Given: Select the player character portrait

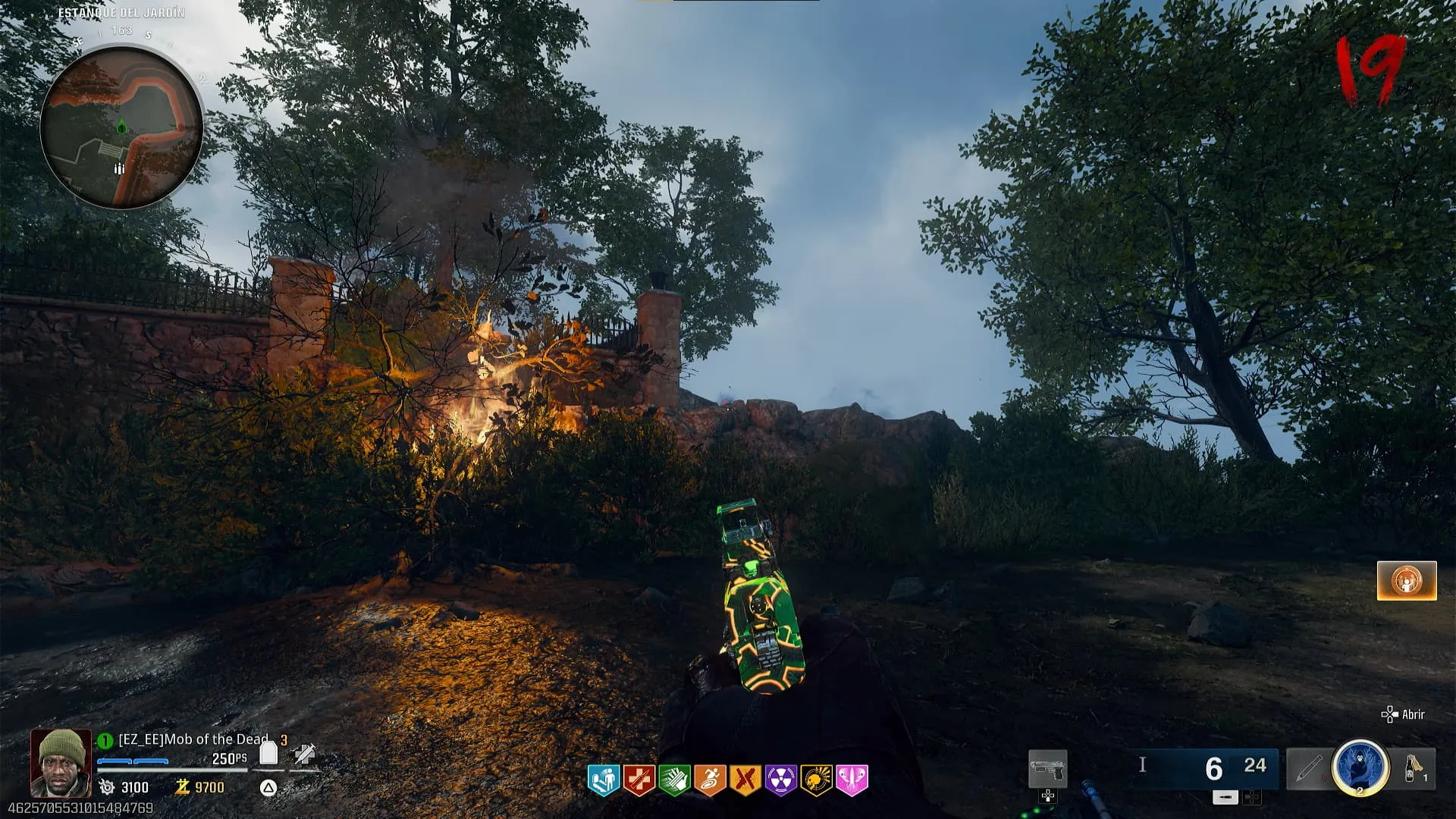Looking at the screenshot, I should click(61, 763).
